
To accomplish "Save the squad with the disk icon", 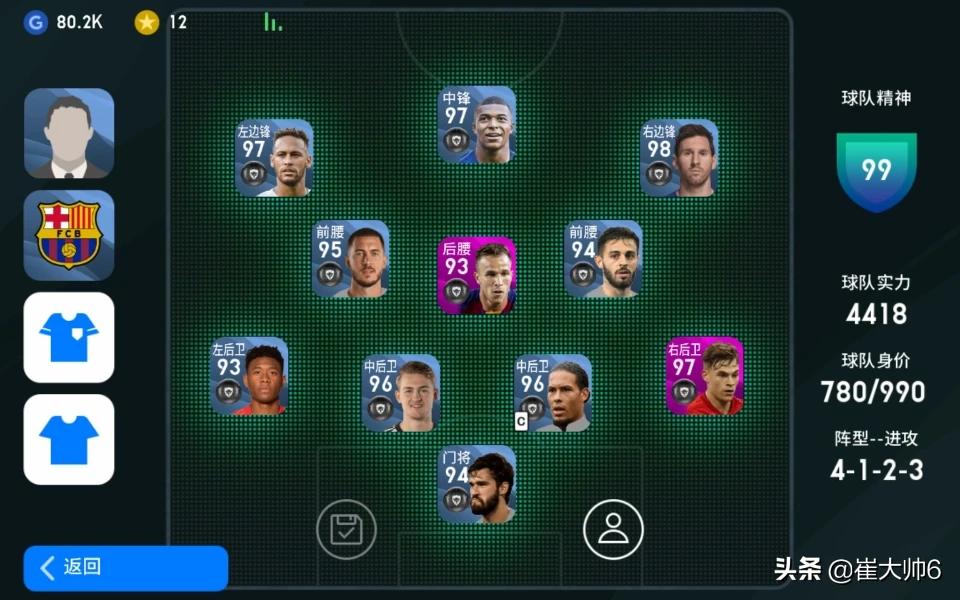I will (346, 529).
